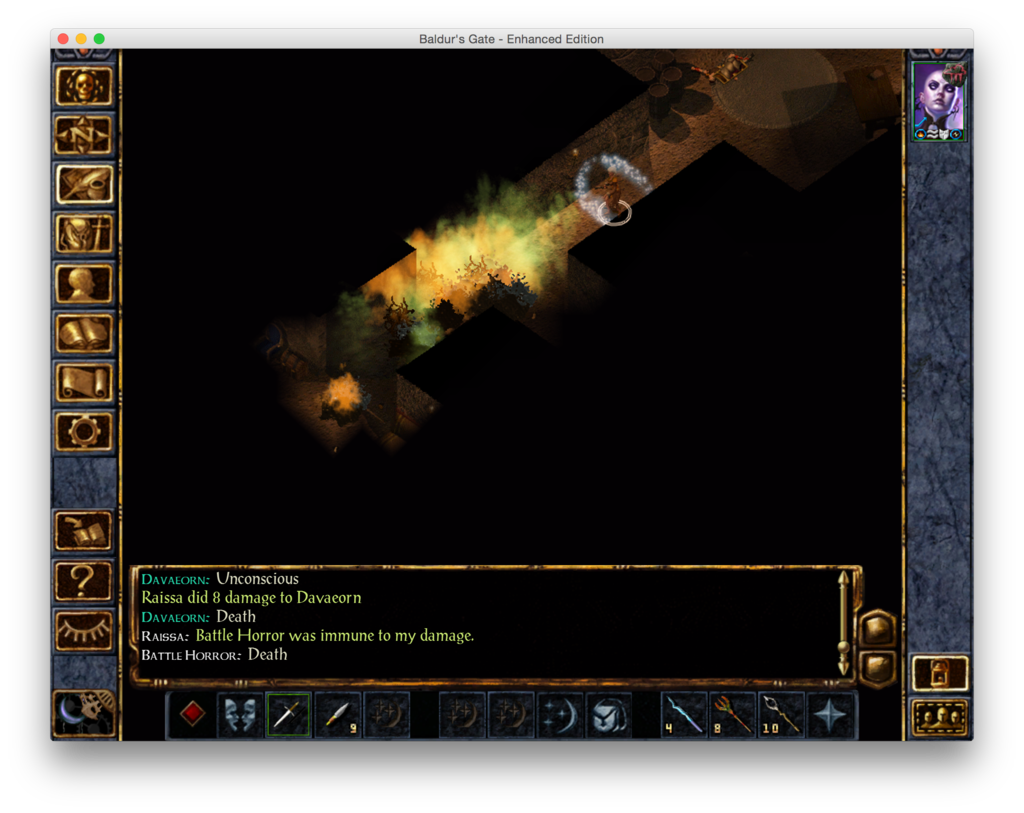Image resolution: width=1024 pixels, height=813 pixels.
Task: Close the window with red button
Action: [63, 39]
